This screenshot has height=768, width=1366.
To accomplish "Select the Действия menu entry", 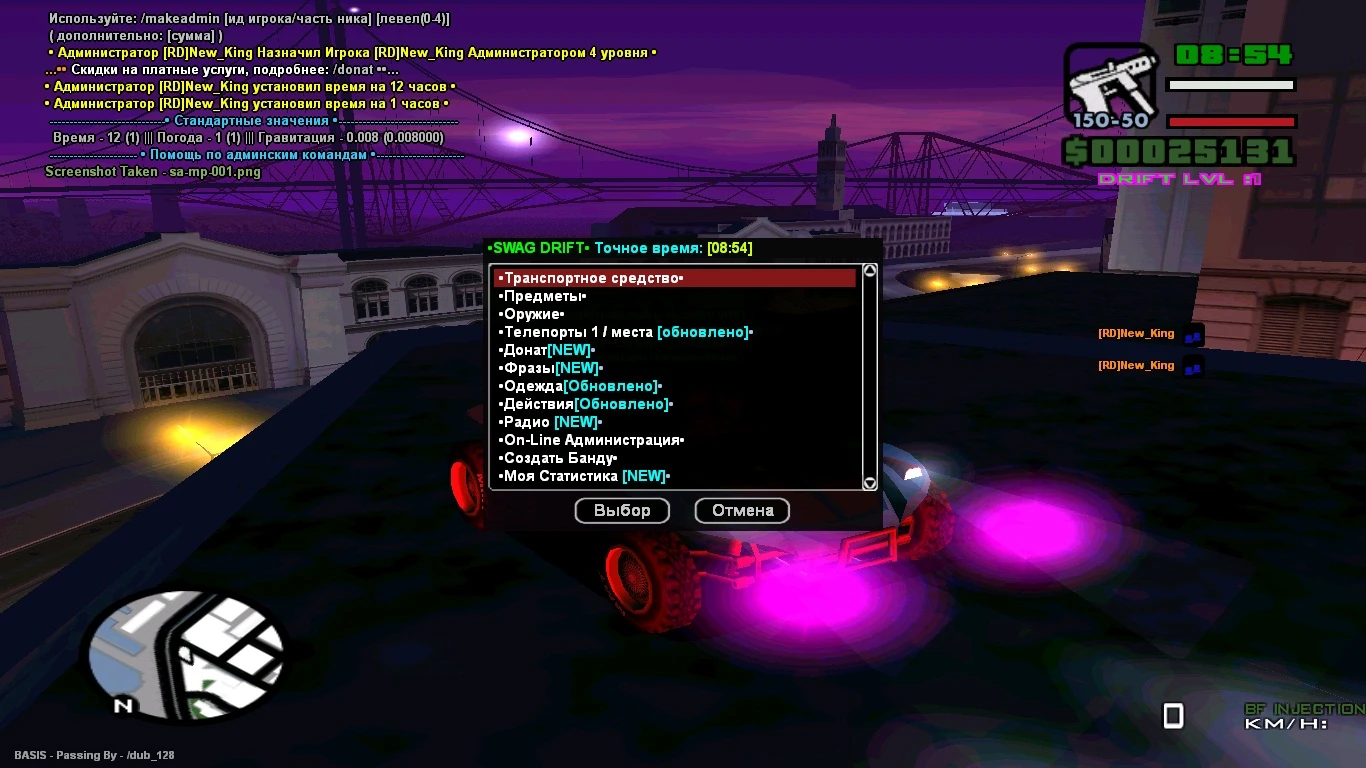I will click(x=586, y=404).
